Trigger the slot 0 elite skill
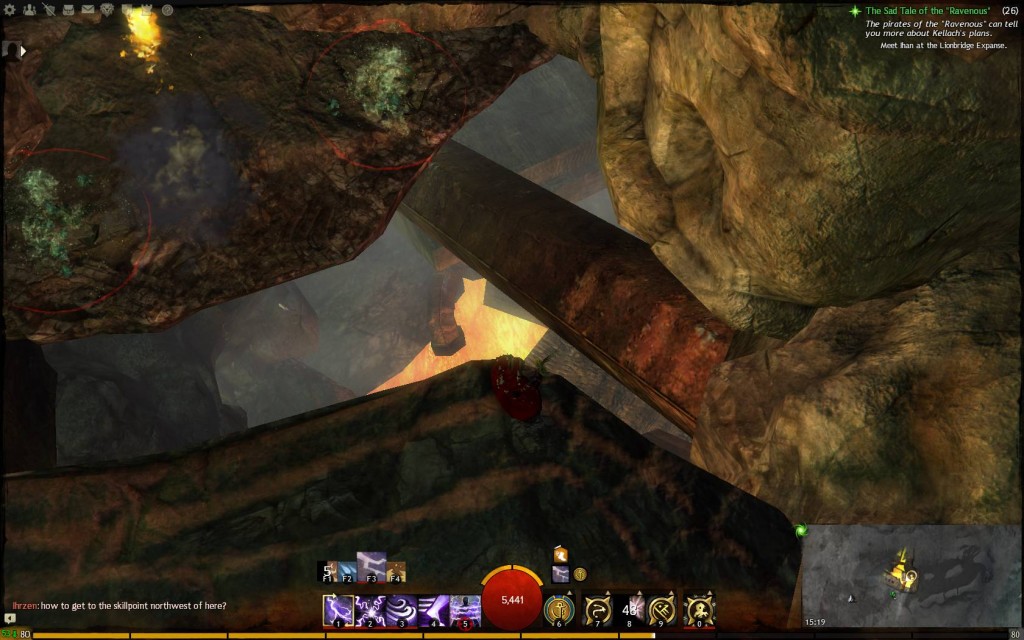The image size is (1024, 640). point(698,609)
